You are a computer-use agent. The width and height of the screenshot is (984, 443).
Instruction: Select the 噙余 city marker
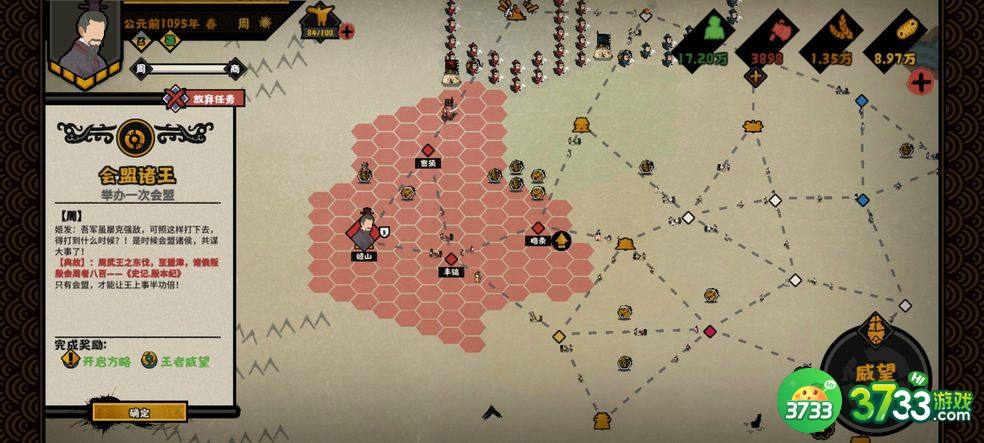point(538,229)
